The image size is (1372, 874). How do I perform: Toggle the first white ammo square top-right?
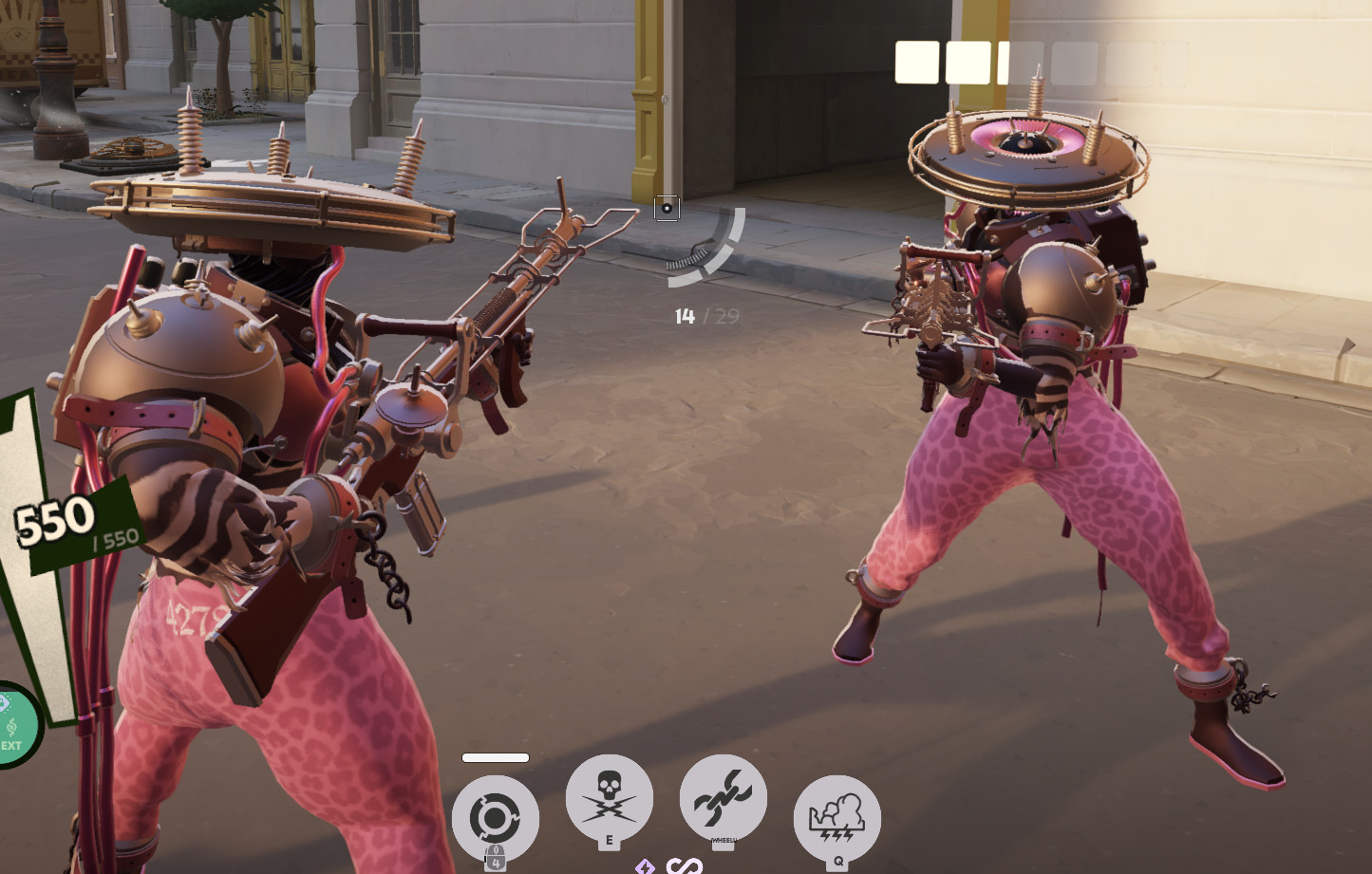coord(916,63)
